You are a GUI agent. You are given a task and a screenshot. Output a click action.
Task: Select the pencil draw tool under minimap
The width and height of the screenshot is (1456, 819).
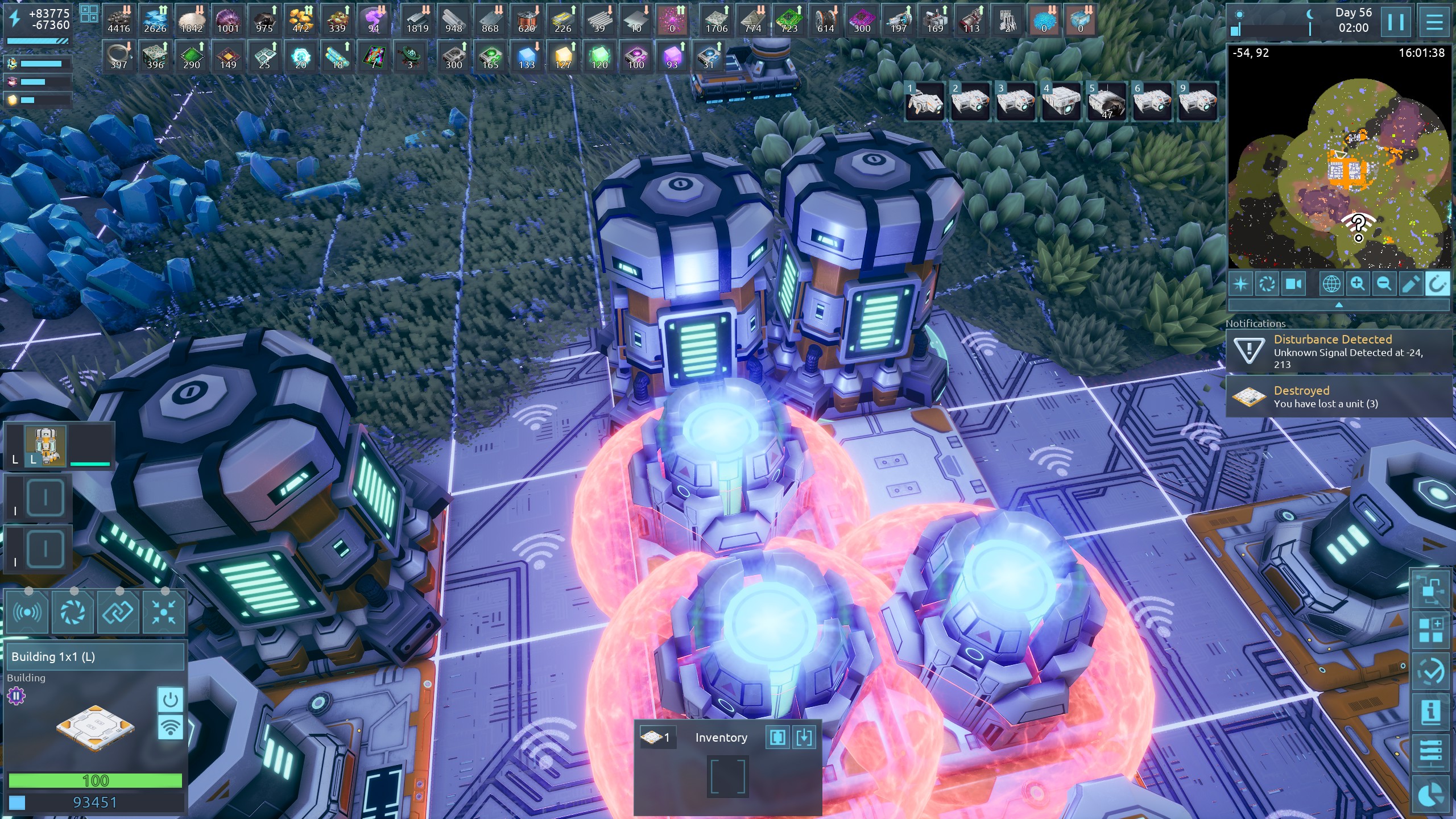[x=1410, y=283]
